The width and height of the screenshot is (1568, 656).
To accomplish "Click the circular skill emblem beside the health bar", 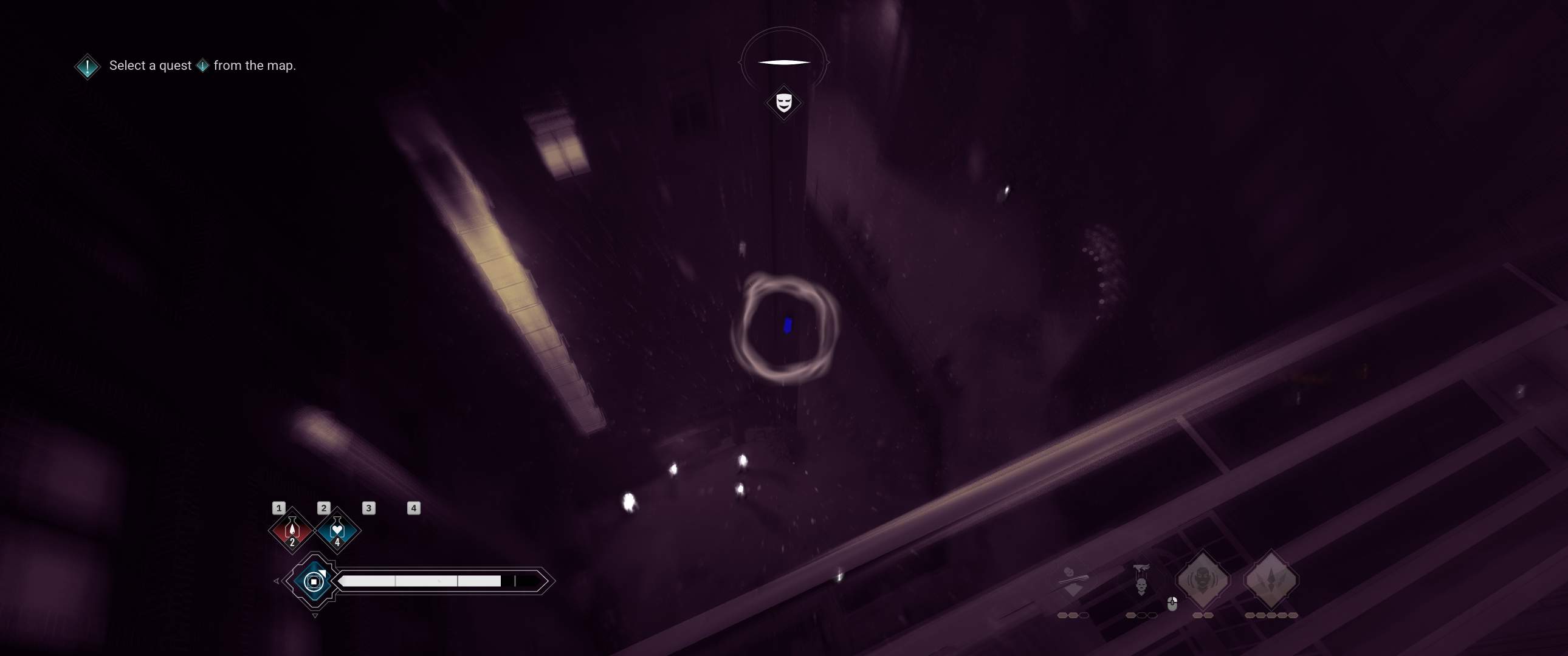I will pyautogui.click(x=314, y=582).
